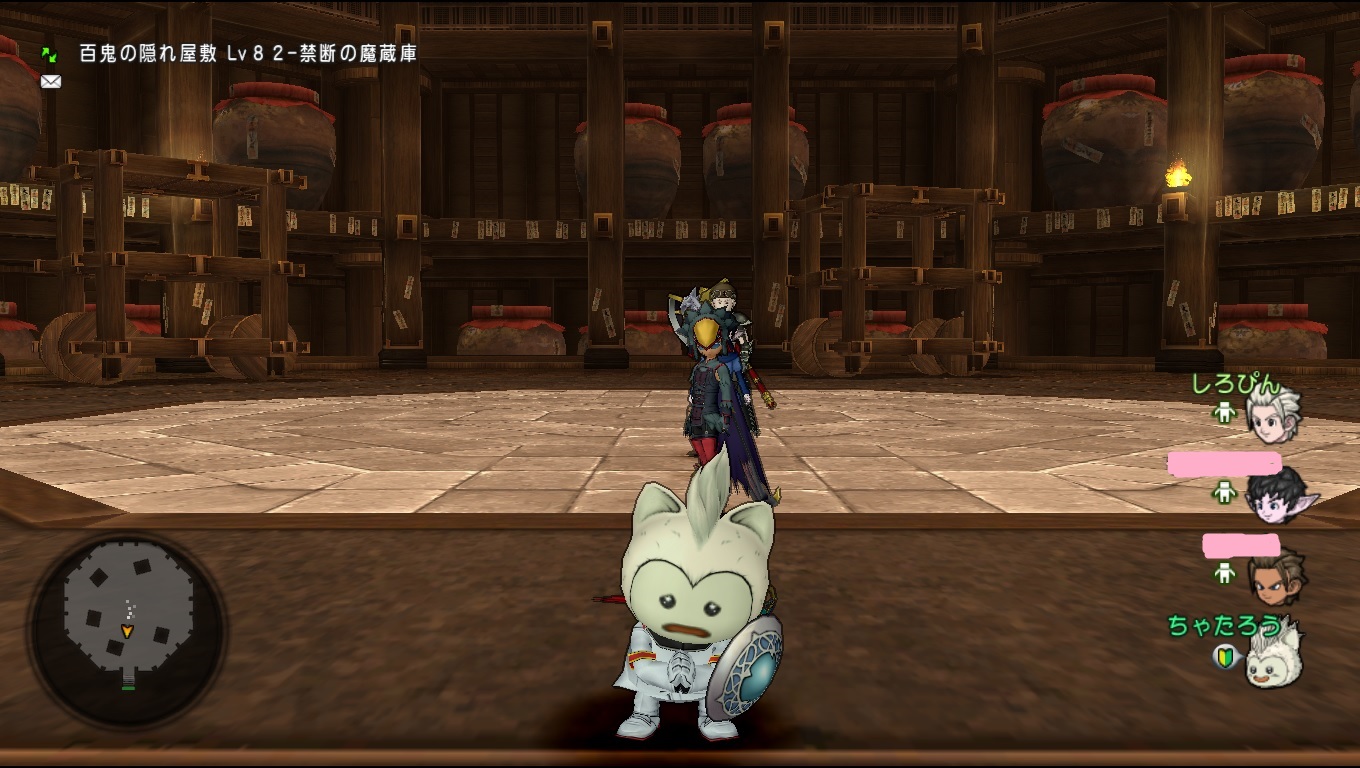1360x768 pixels.
Task: Select party member ちゃたろう's portrait
Action: coord(1272,657)
